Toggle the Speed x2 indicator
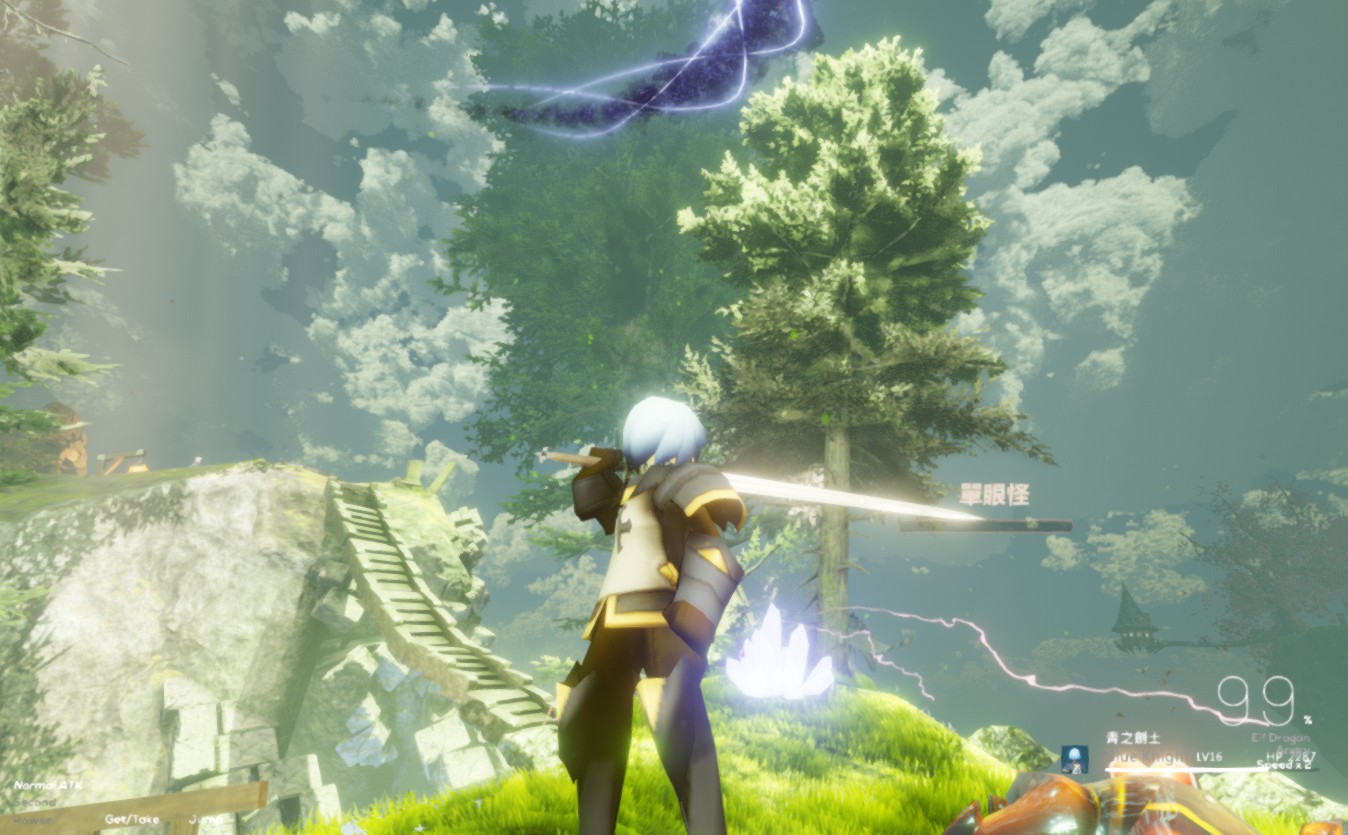Screen dimensions: 1348x835 tap(1284, 766)
